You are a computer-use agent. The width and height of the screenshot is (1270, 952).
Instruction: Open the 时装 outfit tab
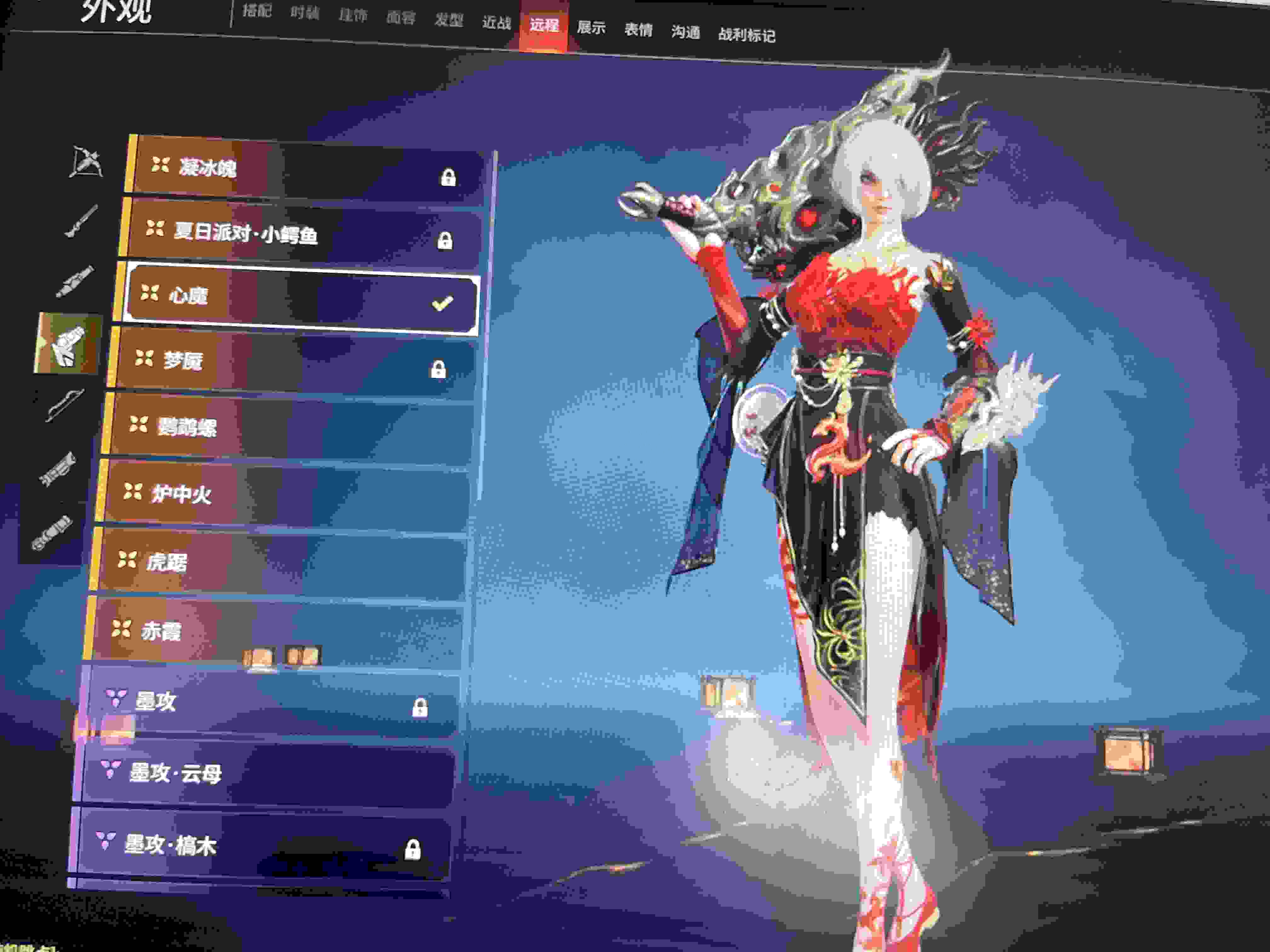coord(304,13)
